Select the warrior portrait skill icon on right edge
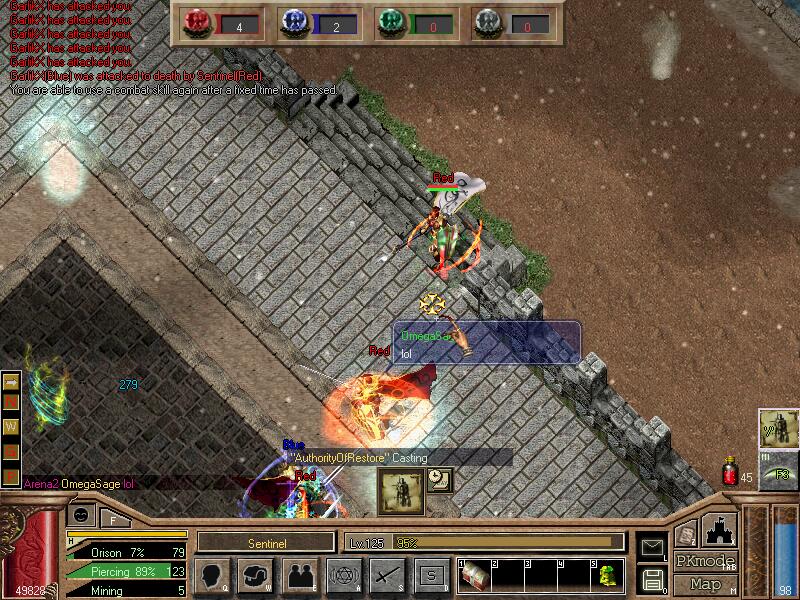 click(x=779, y=429)
